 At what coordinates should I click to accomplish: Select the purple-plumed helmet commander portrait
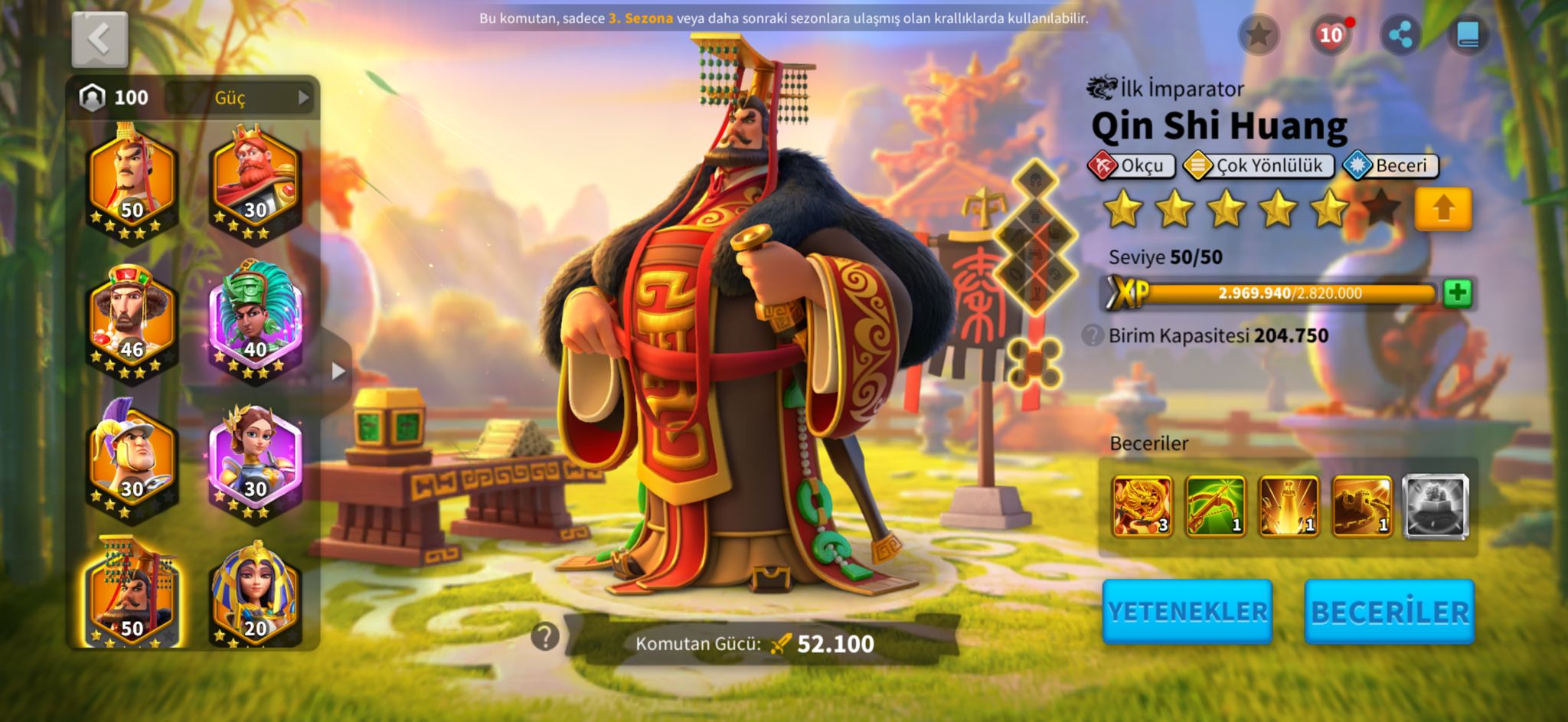[132, 459]
